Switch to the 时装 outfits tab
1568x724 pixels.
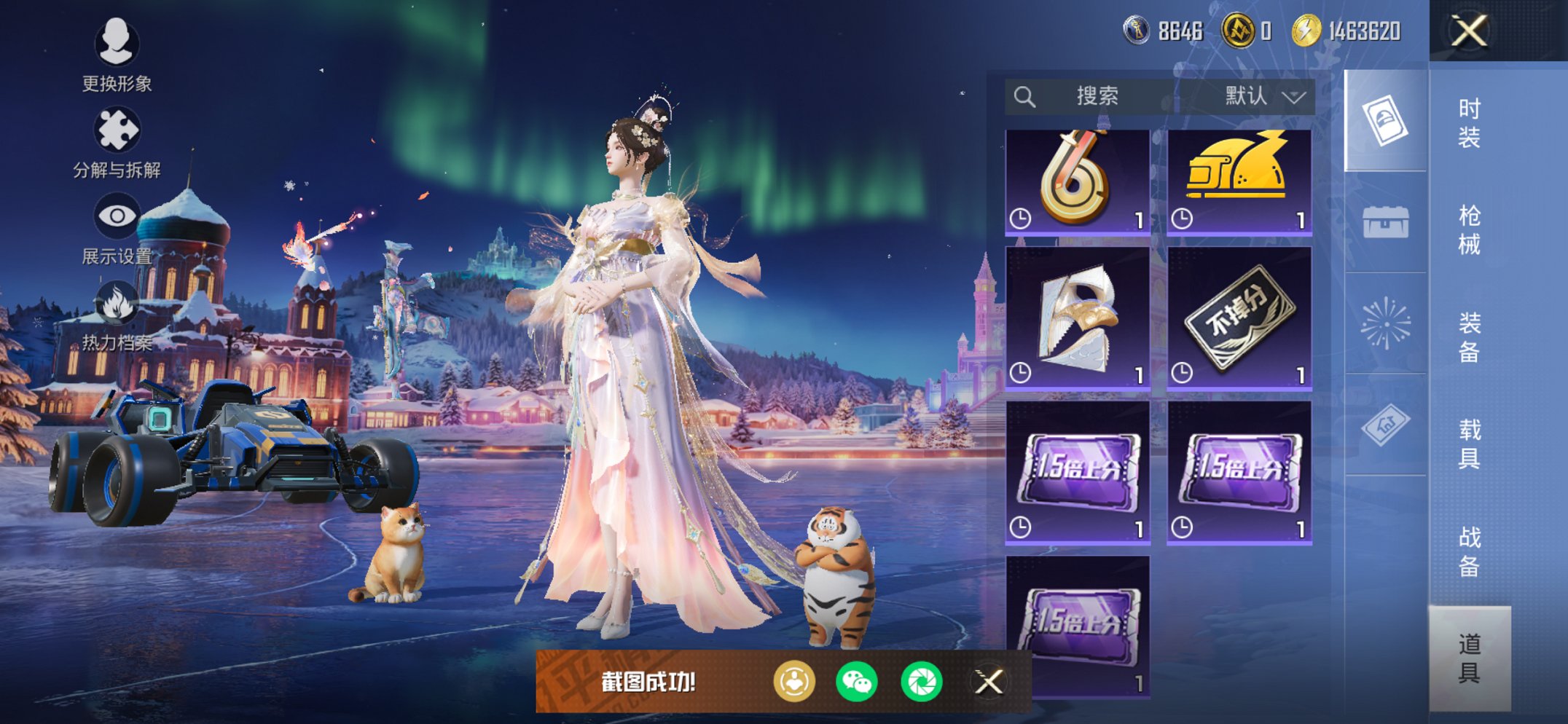click(1469, 122)
